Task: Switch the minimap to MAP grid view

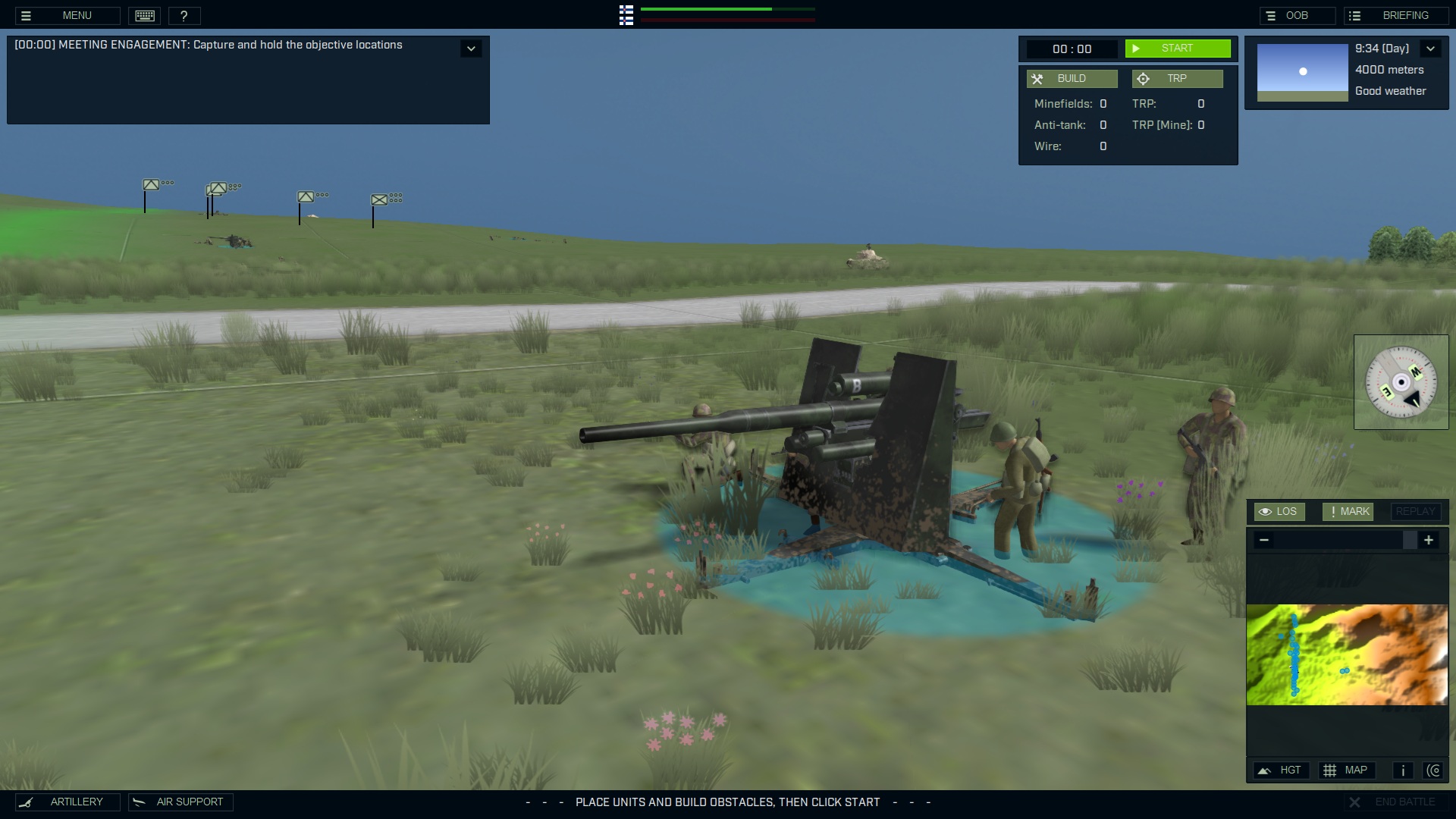Action: [1347, 770]
